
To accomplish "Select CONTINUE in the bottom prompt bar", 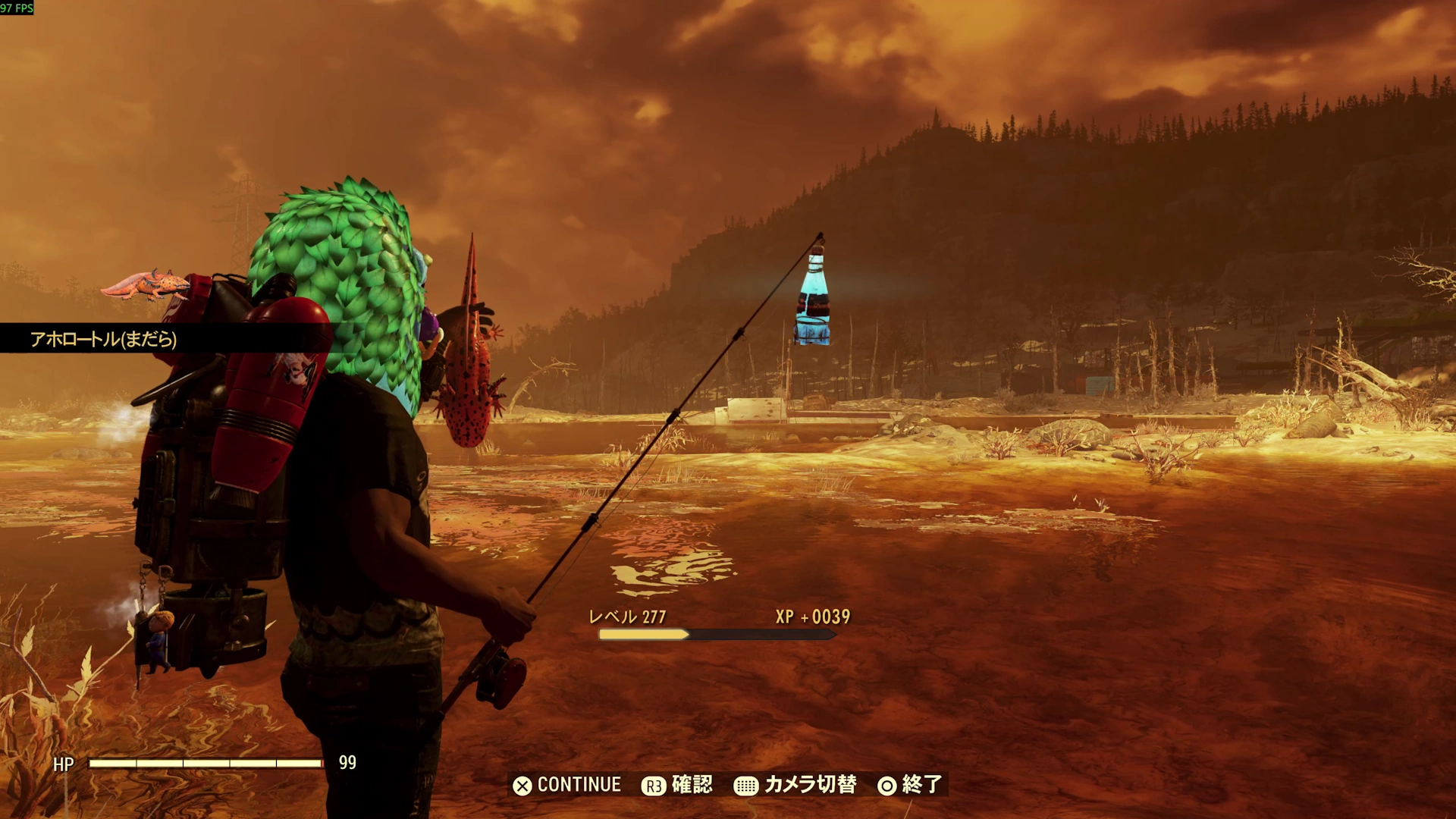I will (567, 785).
